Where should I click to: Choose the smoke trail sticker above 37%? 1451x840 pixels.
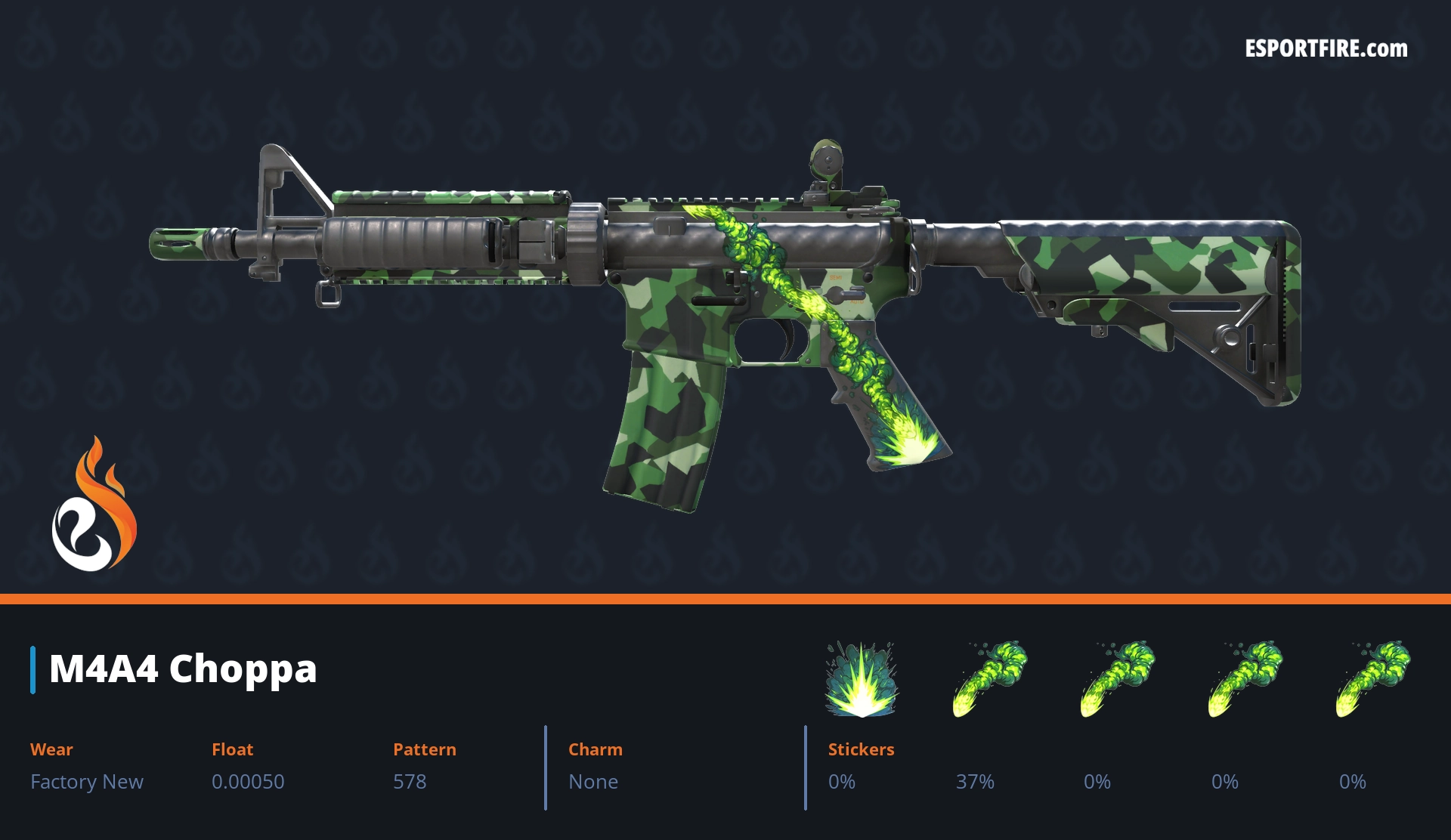(989, 678)
